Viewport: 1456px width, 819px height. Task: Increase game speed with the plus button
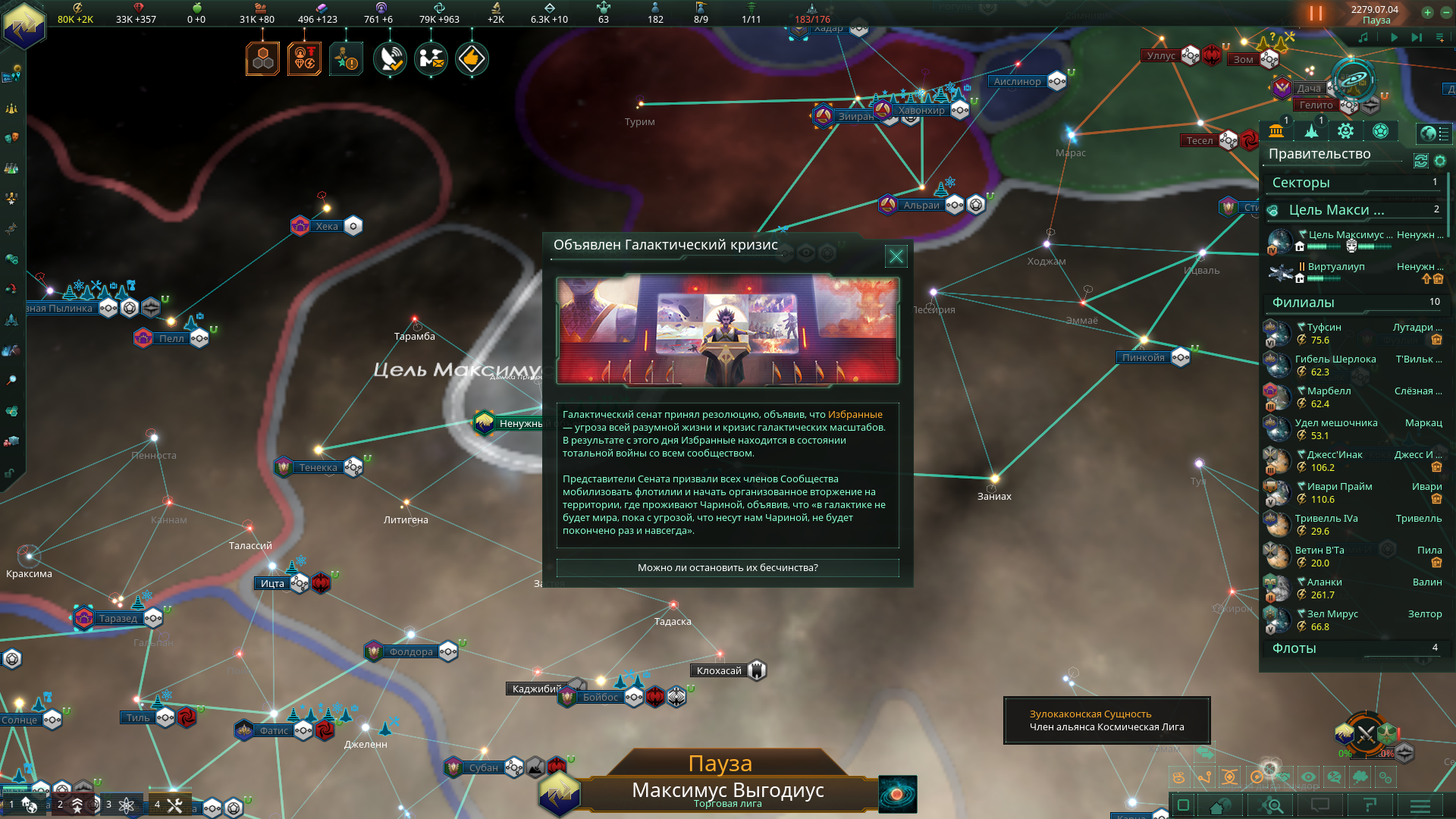click(1427, 12)
